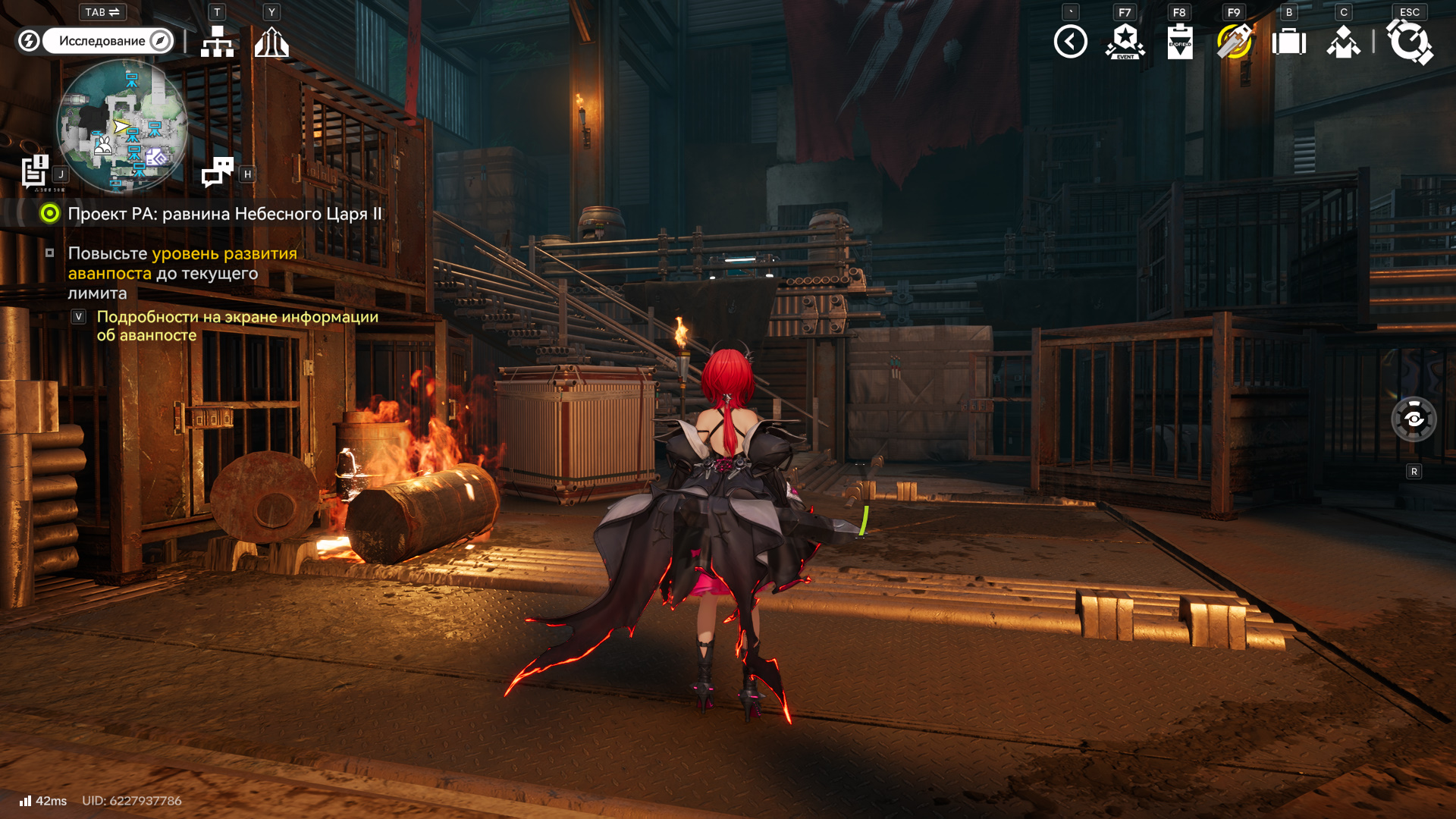Open the chat bubbles icon
The image size is (1456, 819).
click(218, 171)
